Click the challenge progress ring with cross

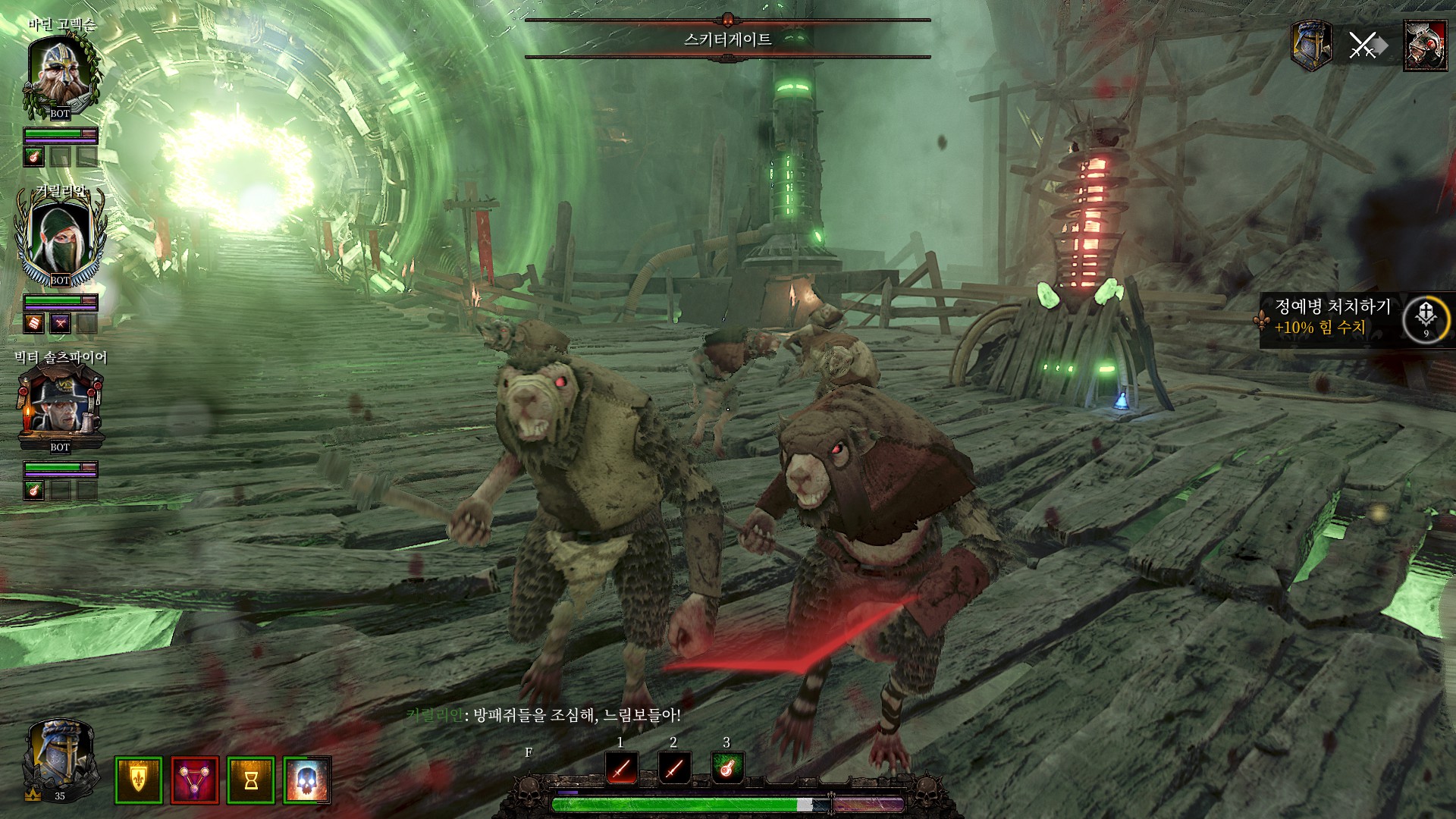(x=1426, y=318)
